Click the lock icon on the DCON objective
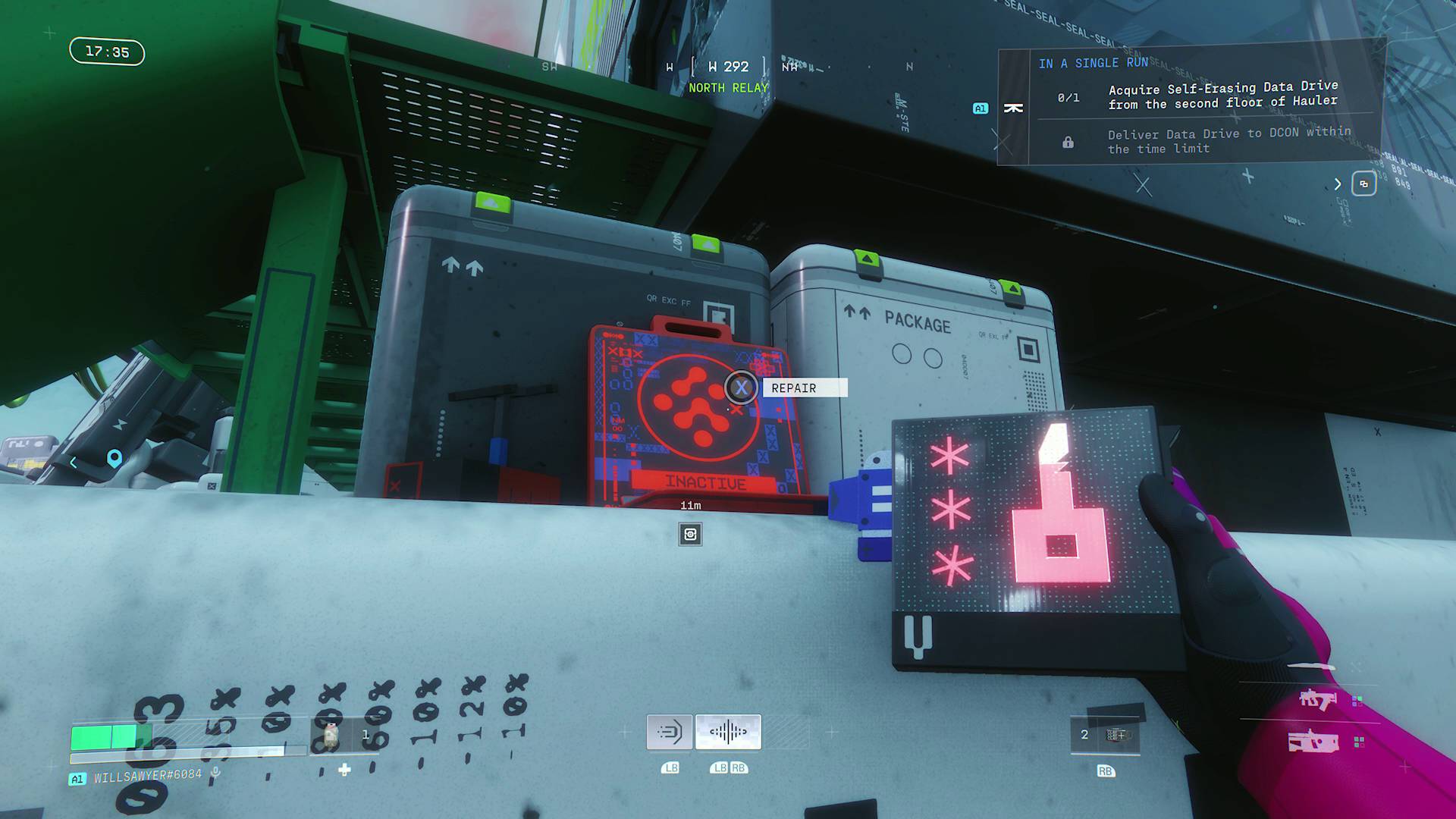 pyautogui.click(x=1069, y=141)
